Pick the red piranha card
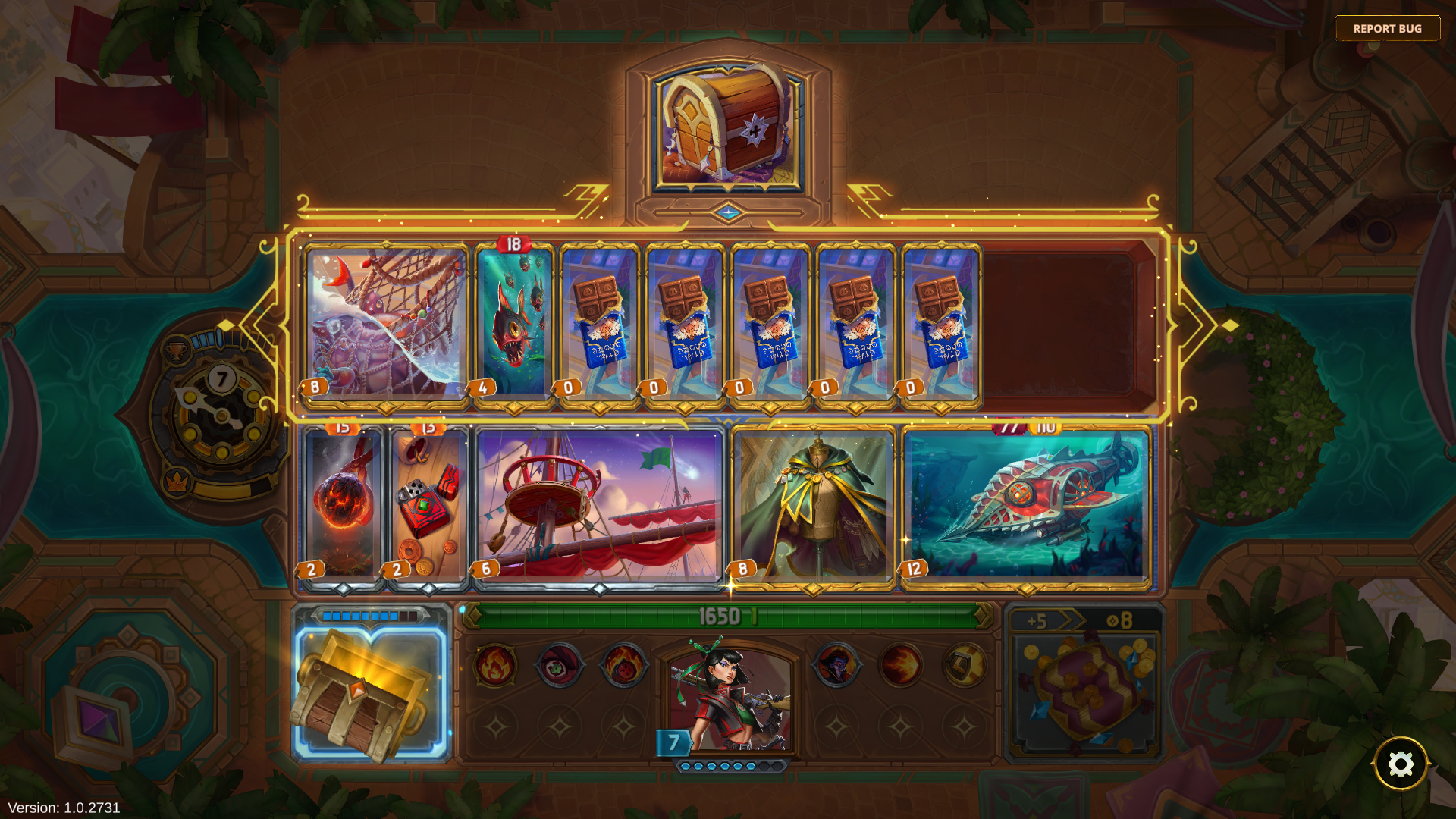Viewport: 1456px width, 819px height. tap(515, 324)
